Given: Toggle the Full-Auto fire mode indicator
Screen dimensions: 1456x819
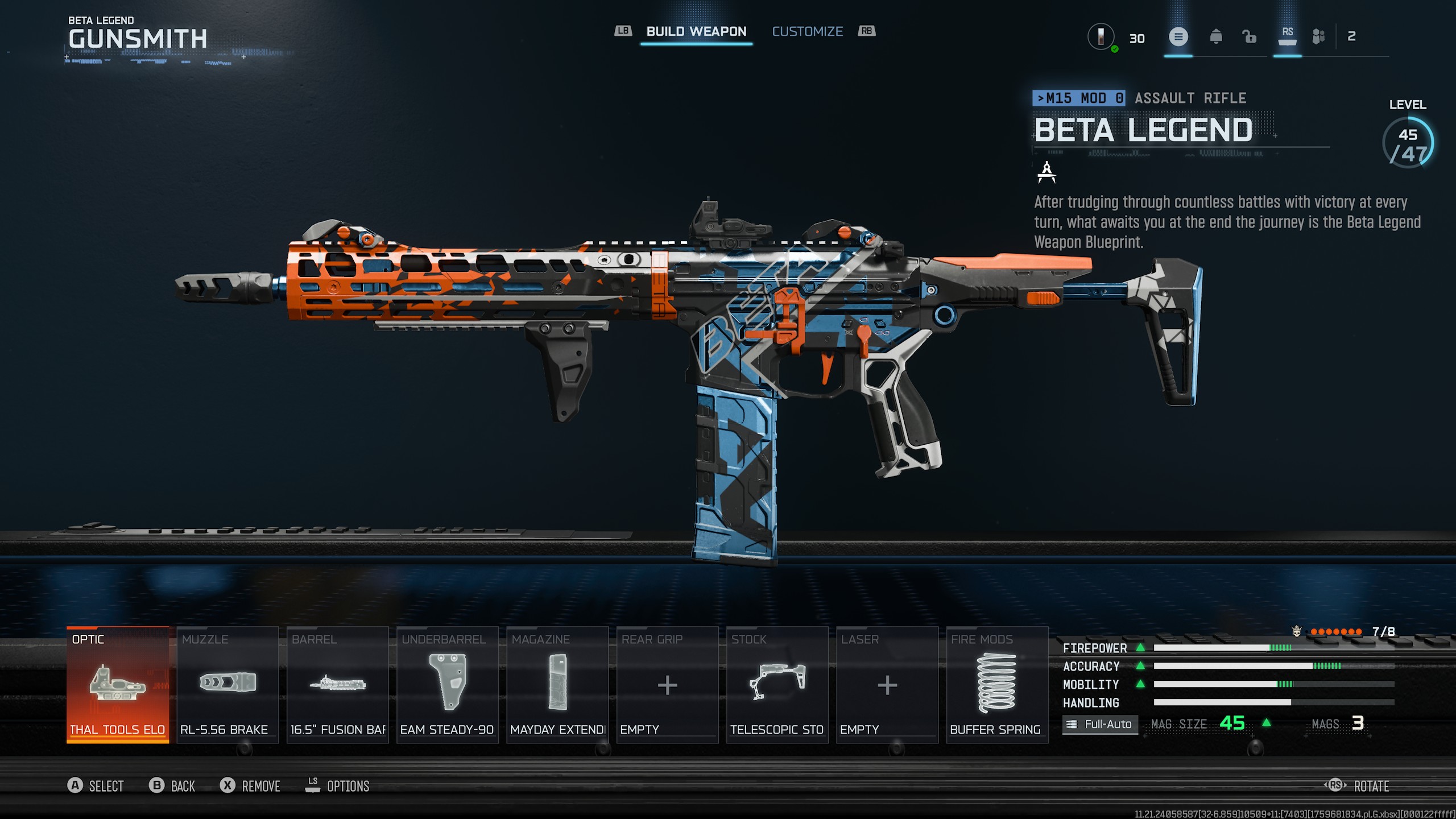Looking at the screenshot, I should pyautogui.click(x=1101, y=724).
